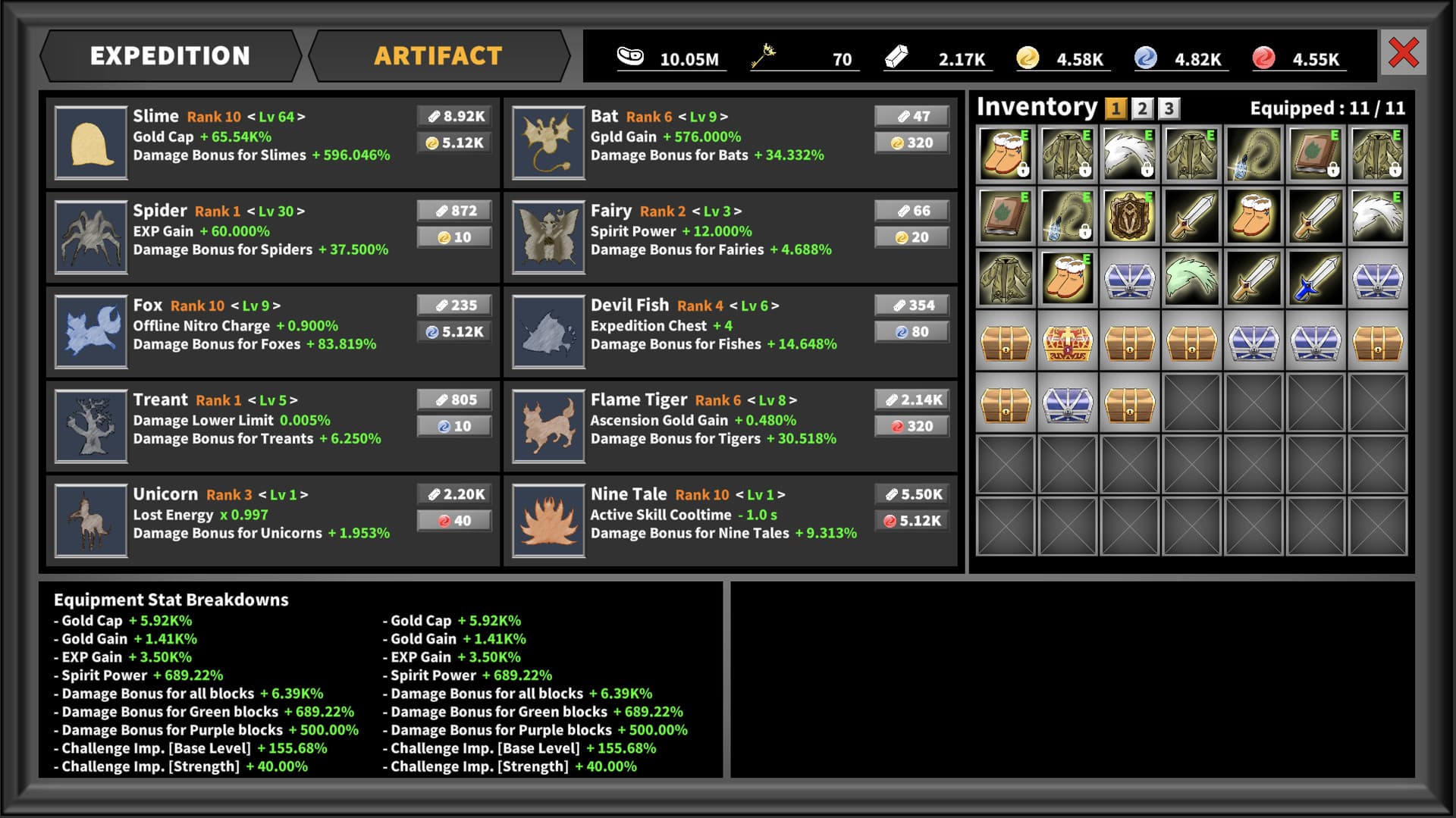Open inventory page 2

1141,108
